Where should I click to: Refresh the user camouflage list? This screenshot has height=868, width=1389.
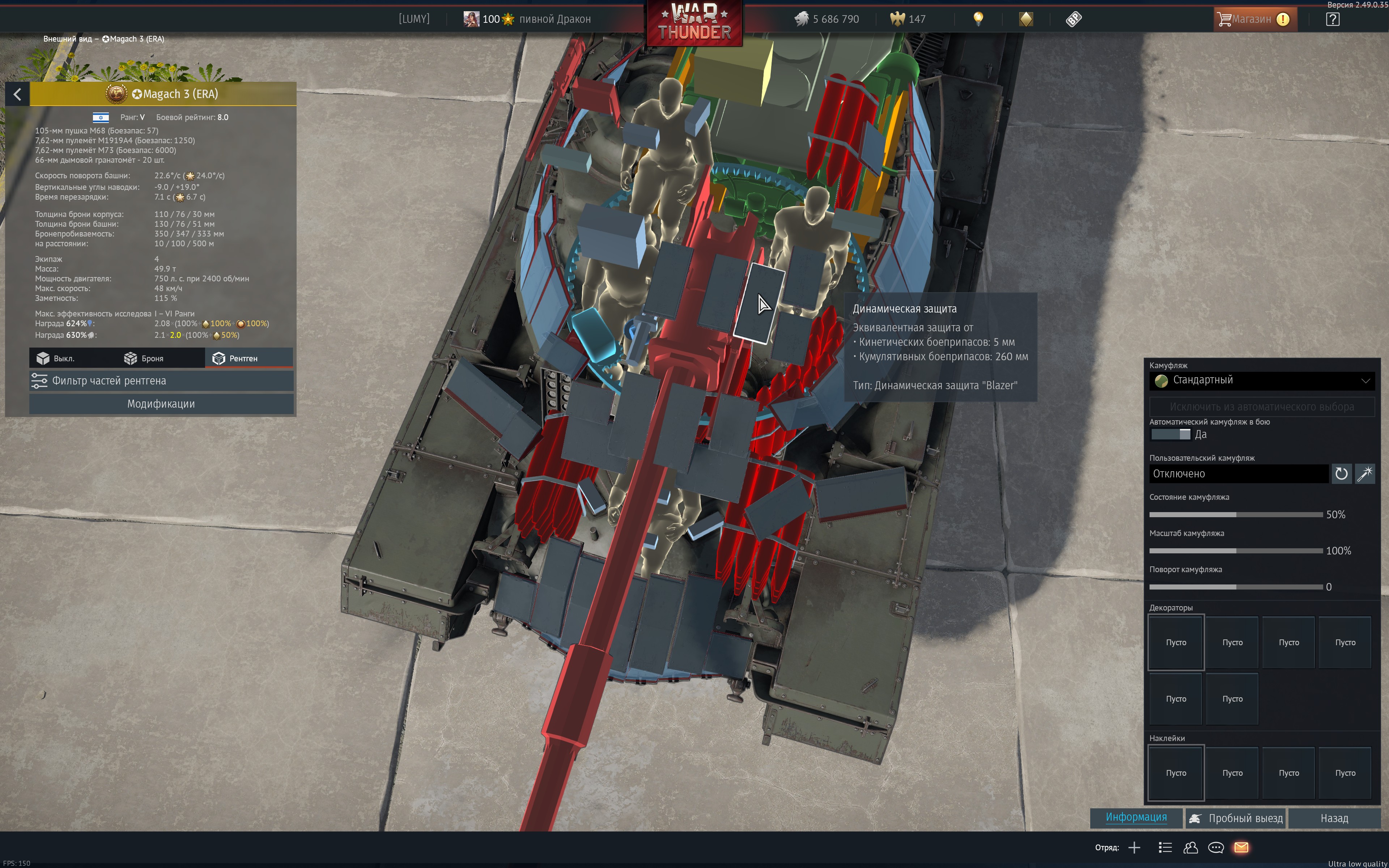point(1341,474)
